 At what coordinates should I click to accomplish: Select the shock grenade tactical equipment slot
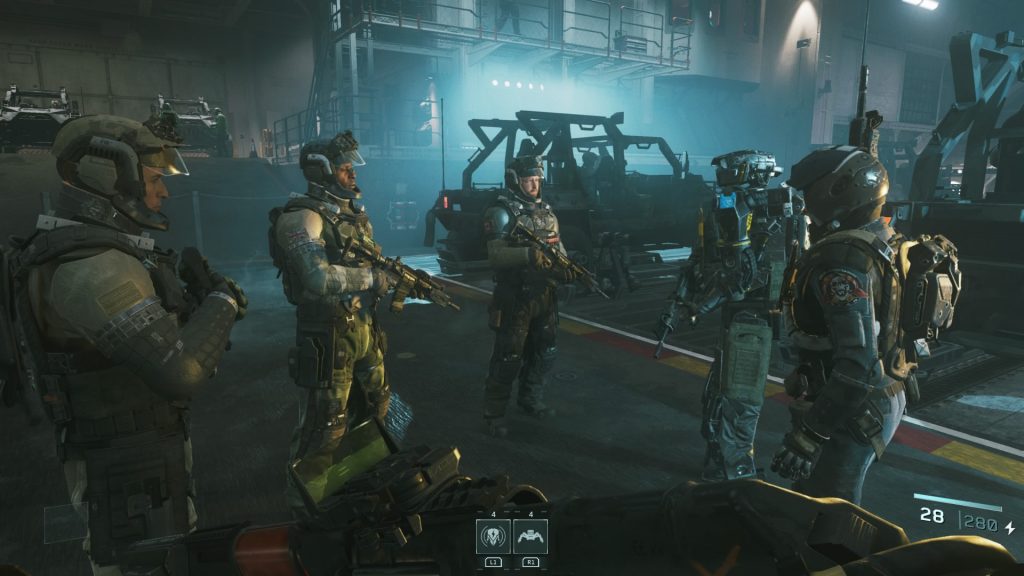(493, 535)
